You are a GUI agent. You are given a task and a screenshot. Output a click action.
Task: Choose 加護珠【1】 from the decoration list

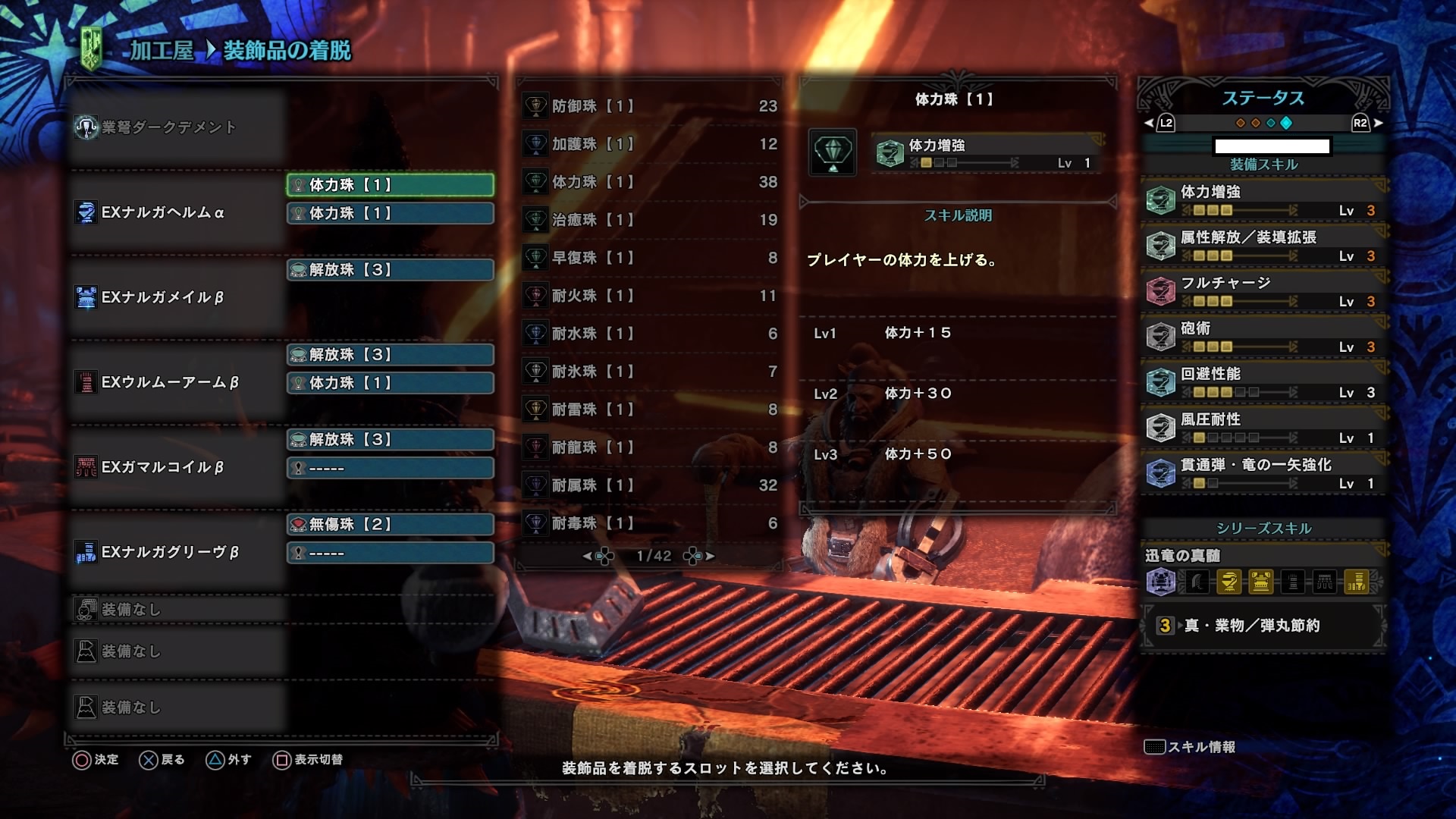coord(649,144)
